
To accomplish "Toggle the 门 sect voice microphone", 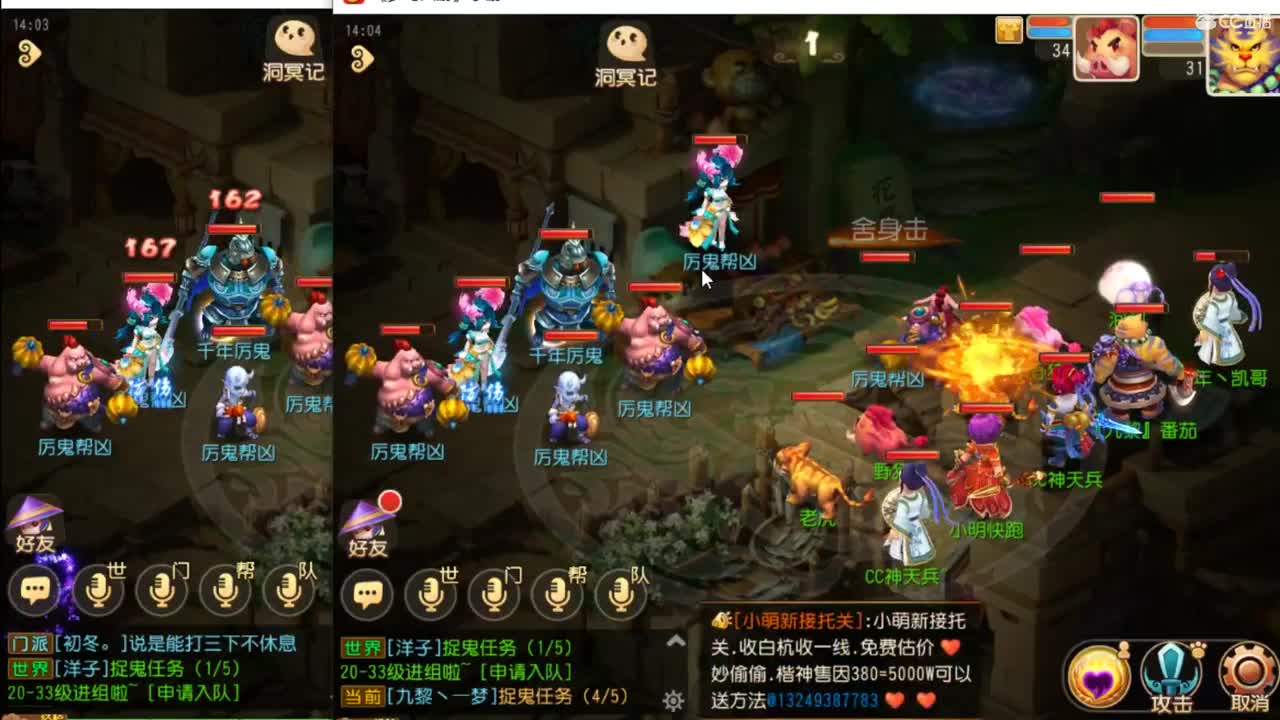I will (493, 593).
